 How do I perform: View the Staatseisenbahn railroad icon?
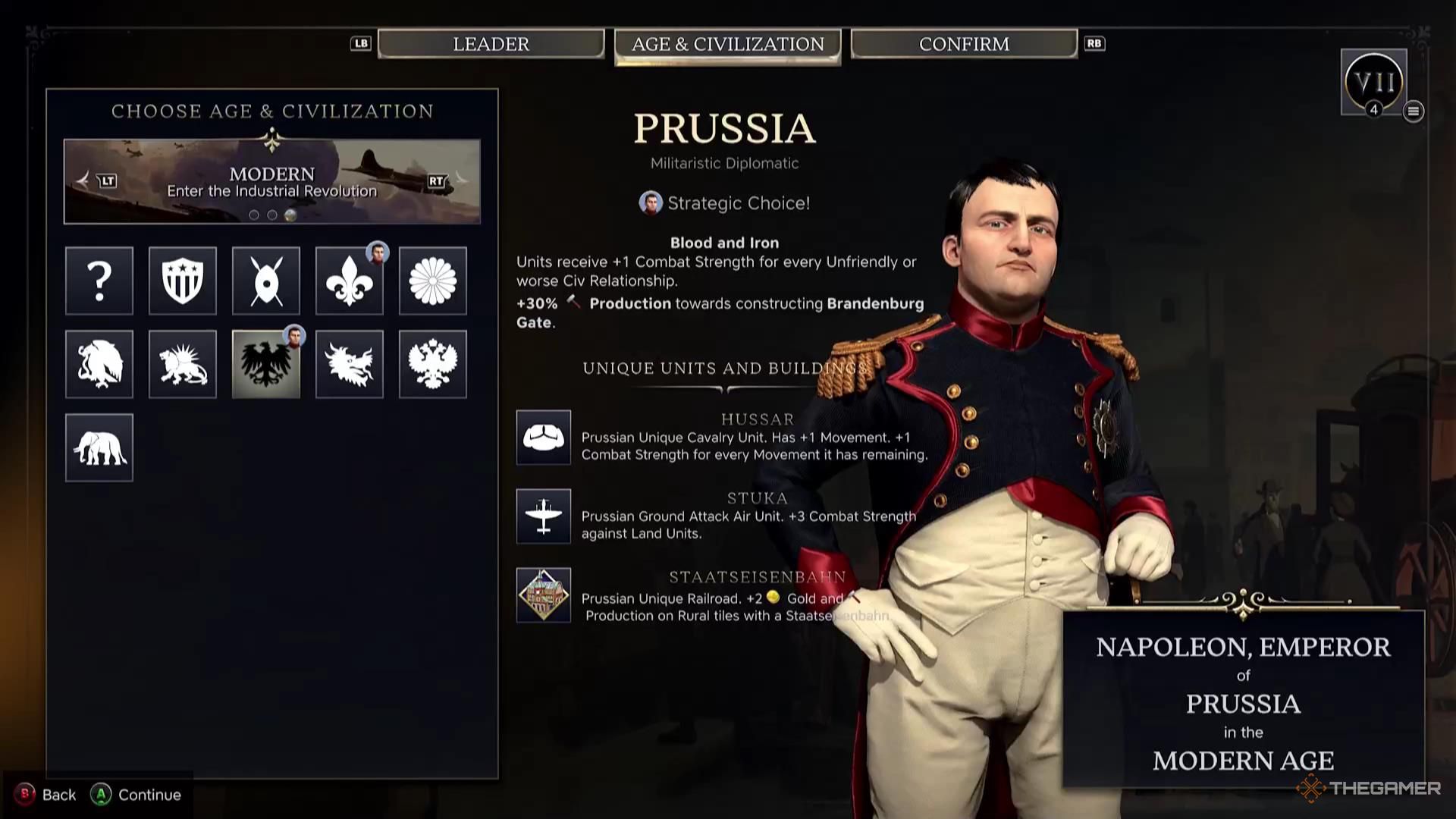(x=544, y=595)
